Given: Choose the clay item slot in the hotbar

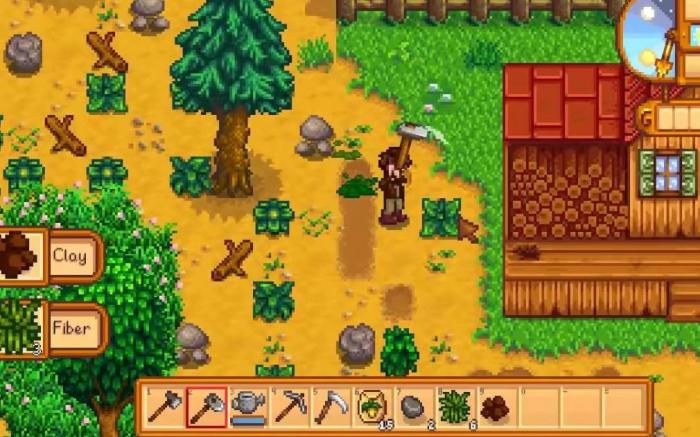Looking at the screenshot, I should [x=496, y=407].
